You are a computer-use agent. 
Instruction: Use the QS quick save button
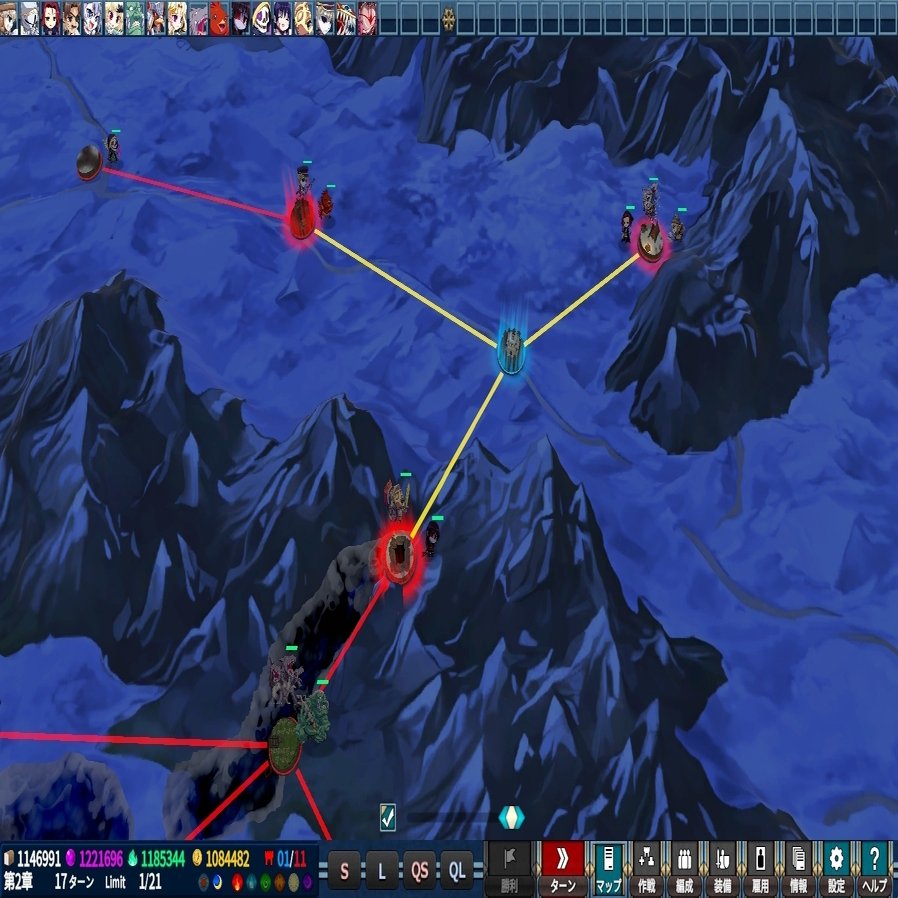click(x=419, y=868)
